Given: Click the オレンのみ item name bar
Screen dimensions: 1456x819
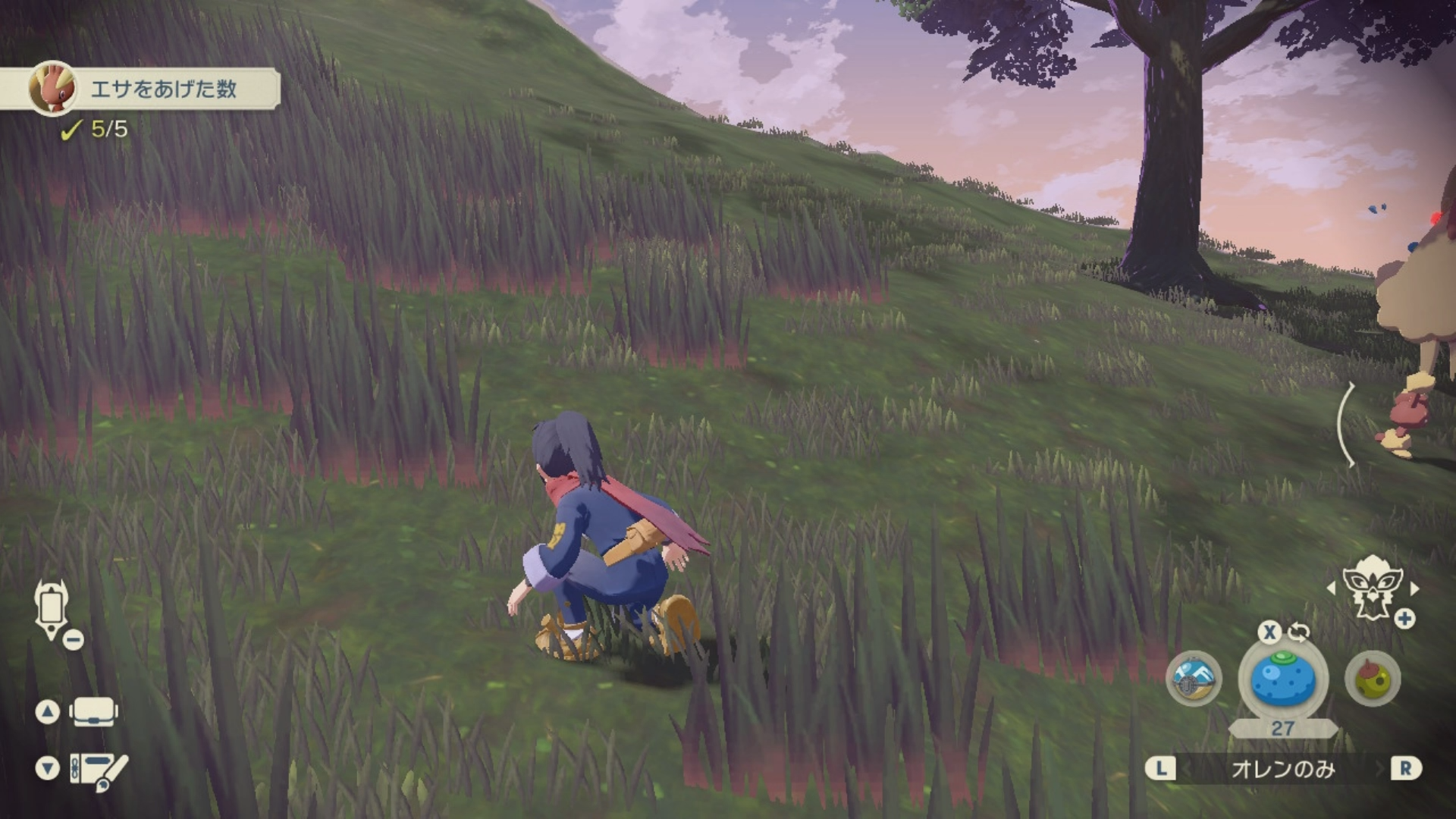Looking at the screenshot, I should (x=1282, y=769).
